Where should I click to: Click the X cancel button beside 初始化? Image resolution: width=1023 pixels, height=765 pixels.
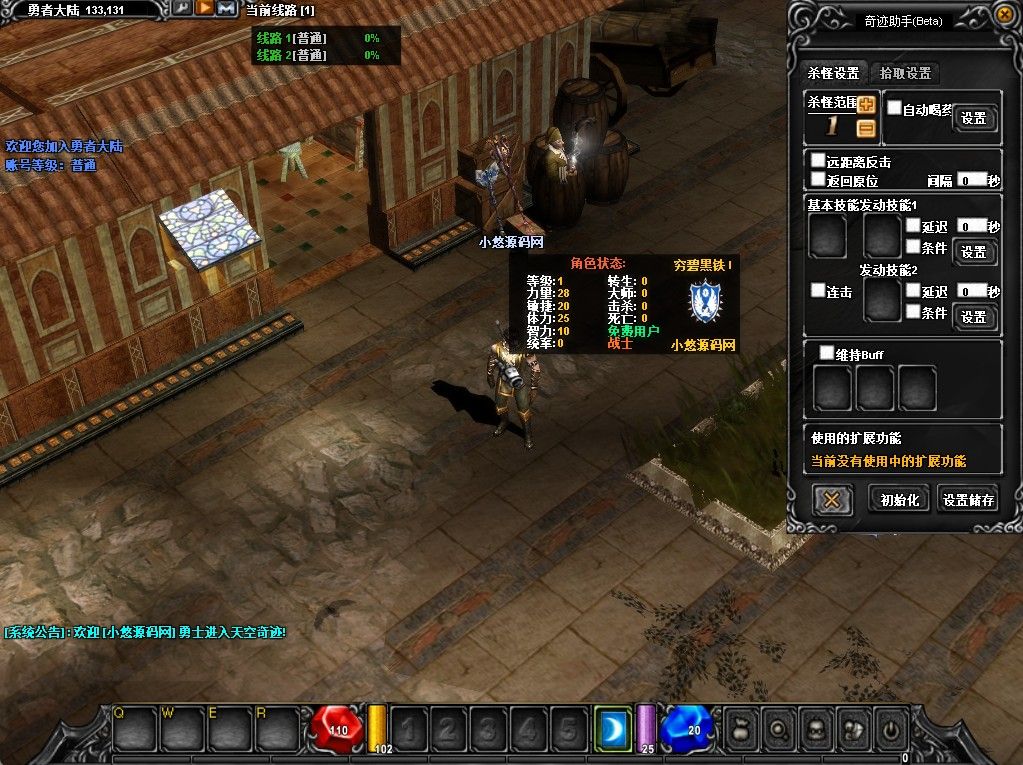tap(831, 499)
